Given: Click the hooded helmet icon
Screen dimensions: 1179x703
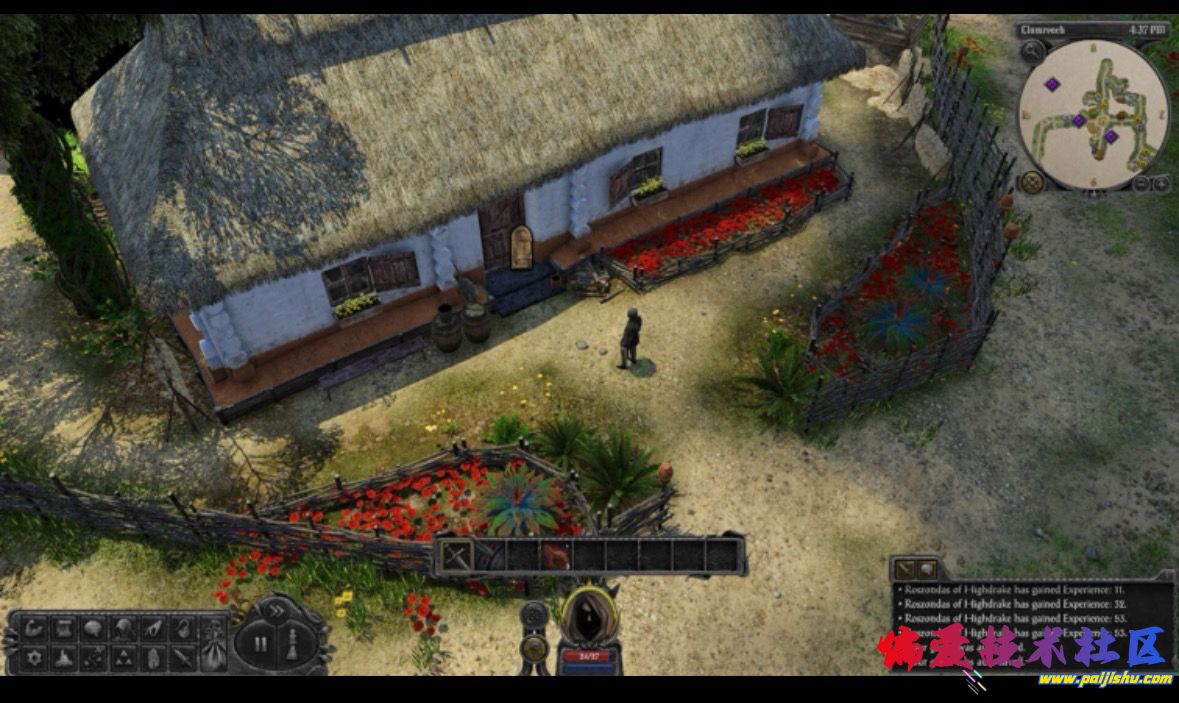Looking at the screenshot, I should [x=124, y=629].
